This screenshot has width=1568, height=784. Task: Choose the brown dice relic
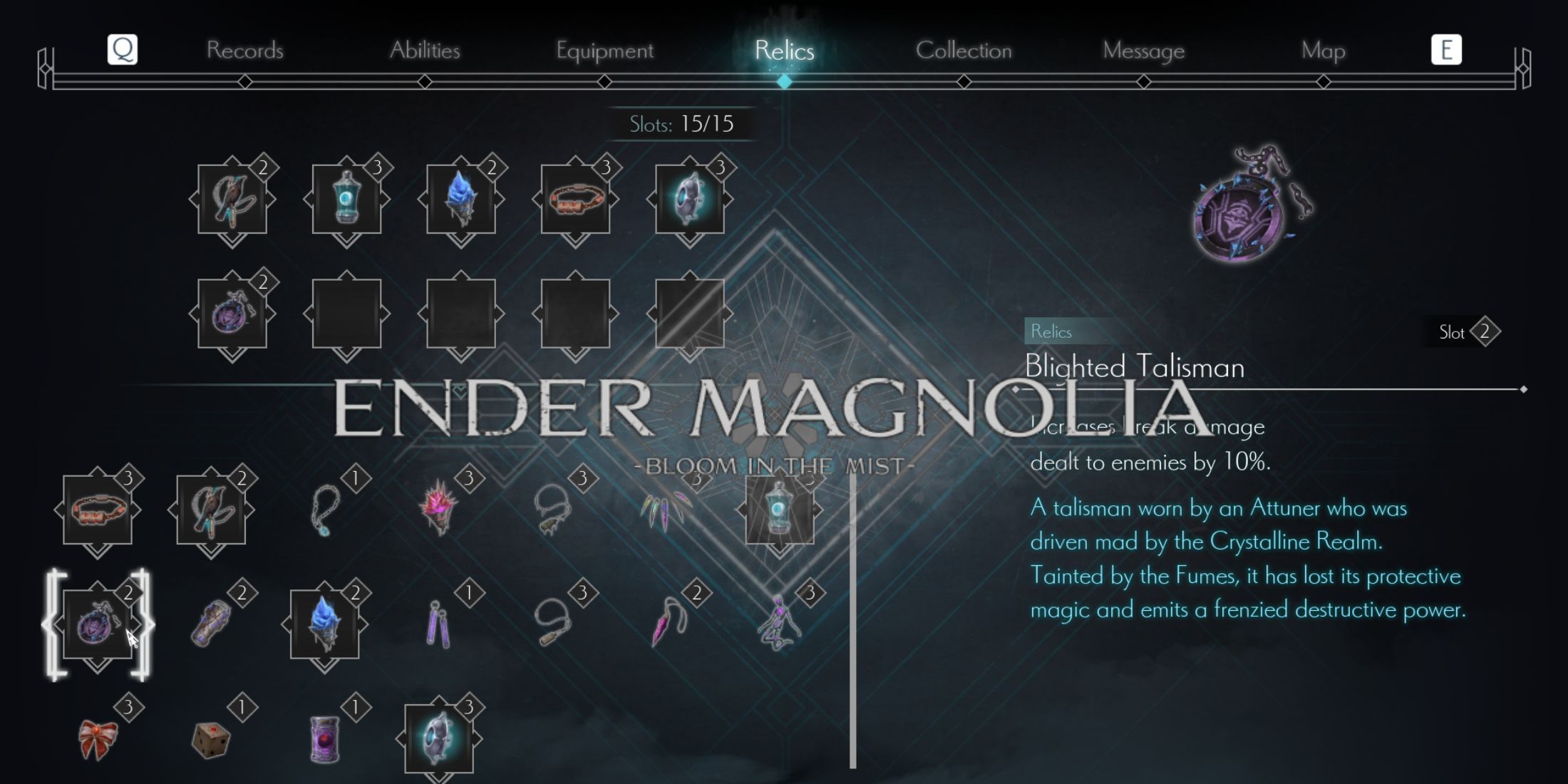coord(211,740)
